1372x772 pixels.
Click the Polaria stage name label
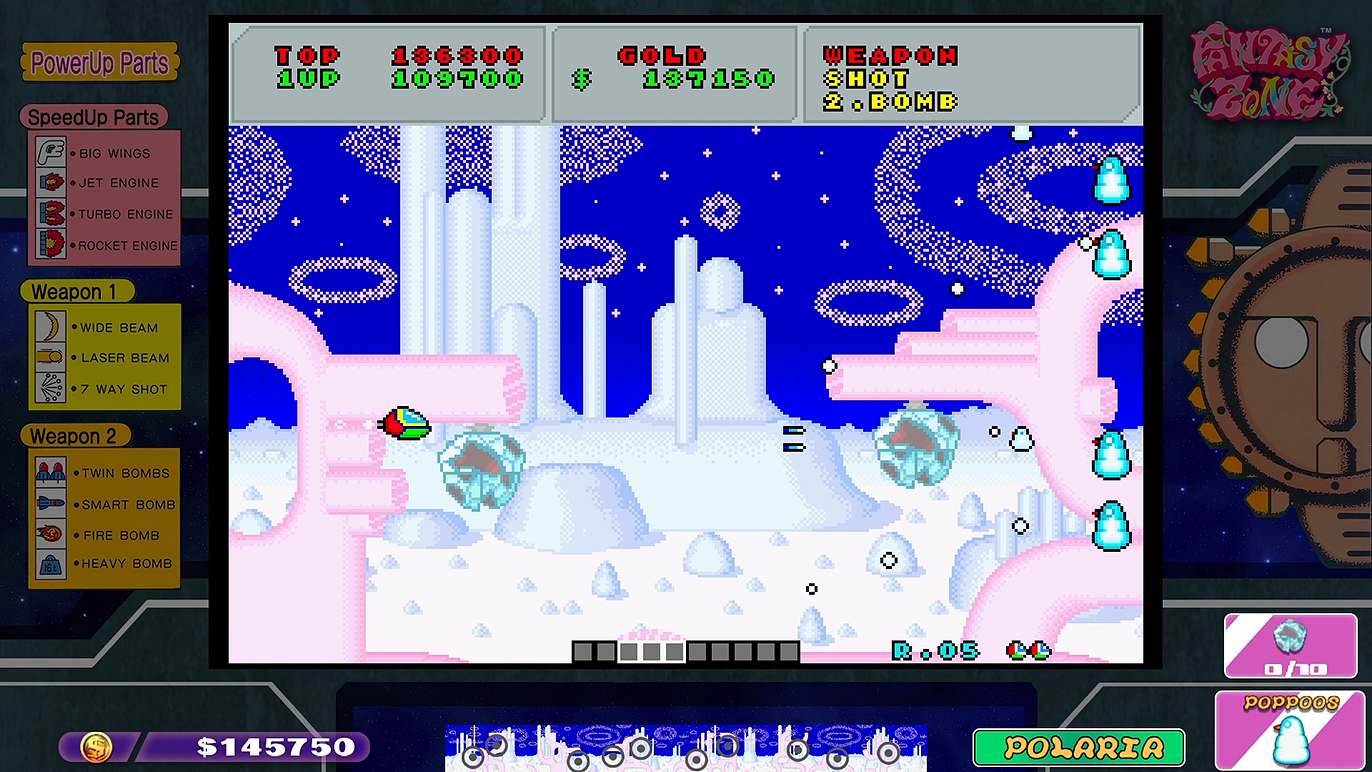[1078, 747]
